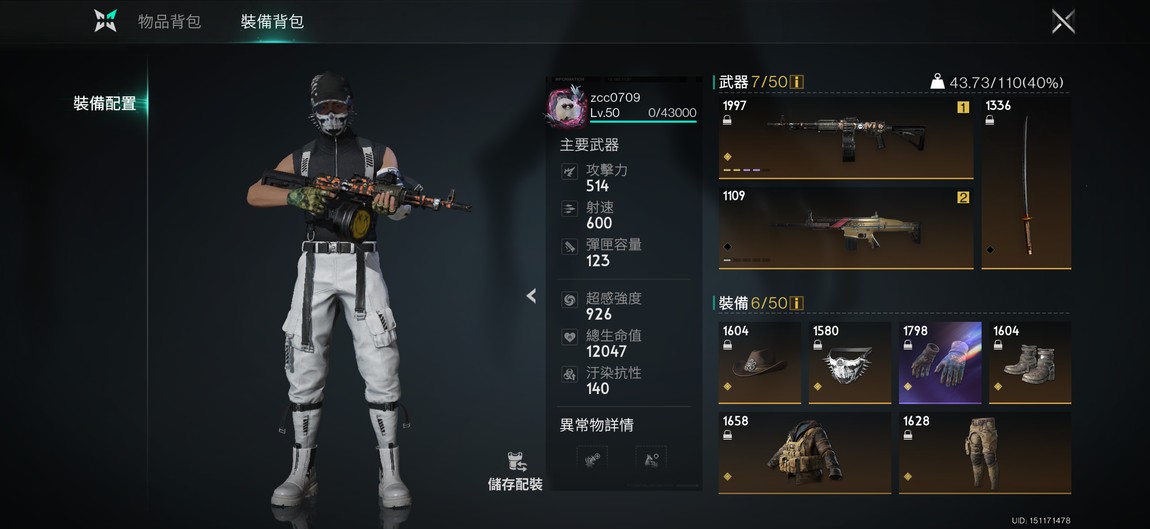
Task: Select the 裝備配置 side menu entry
Action: point(104,103)
